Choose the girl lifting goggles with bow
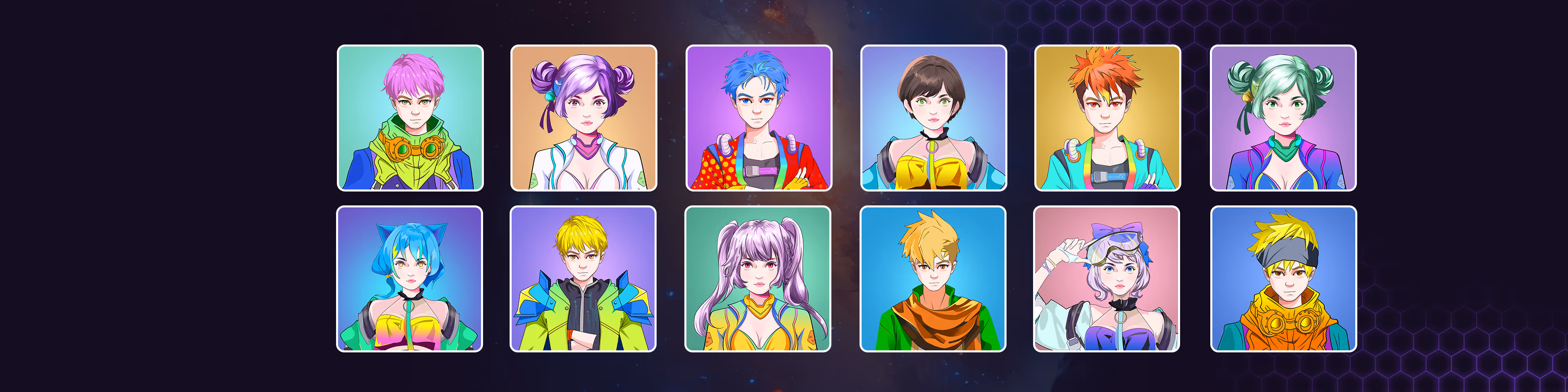1568x392 pixels. (x=1107, y=279)
